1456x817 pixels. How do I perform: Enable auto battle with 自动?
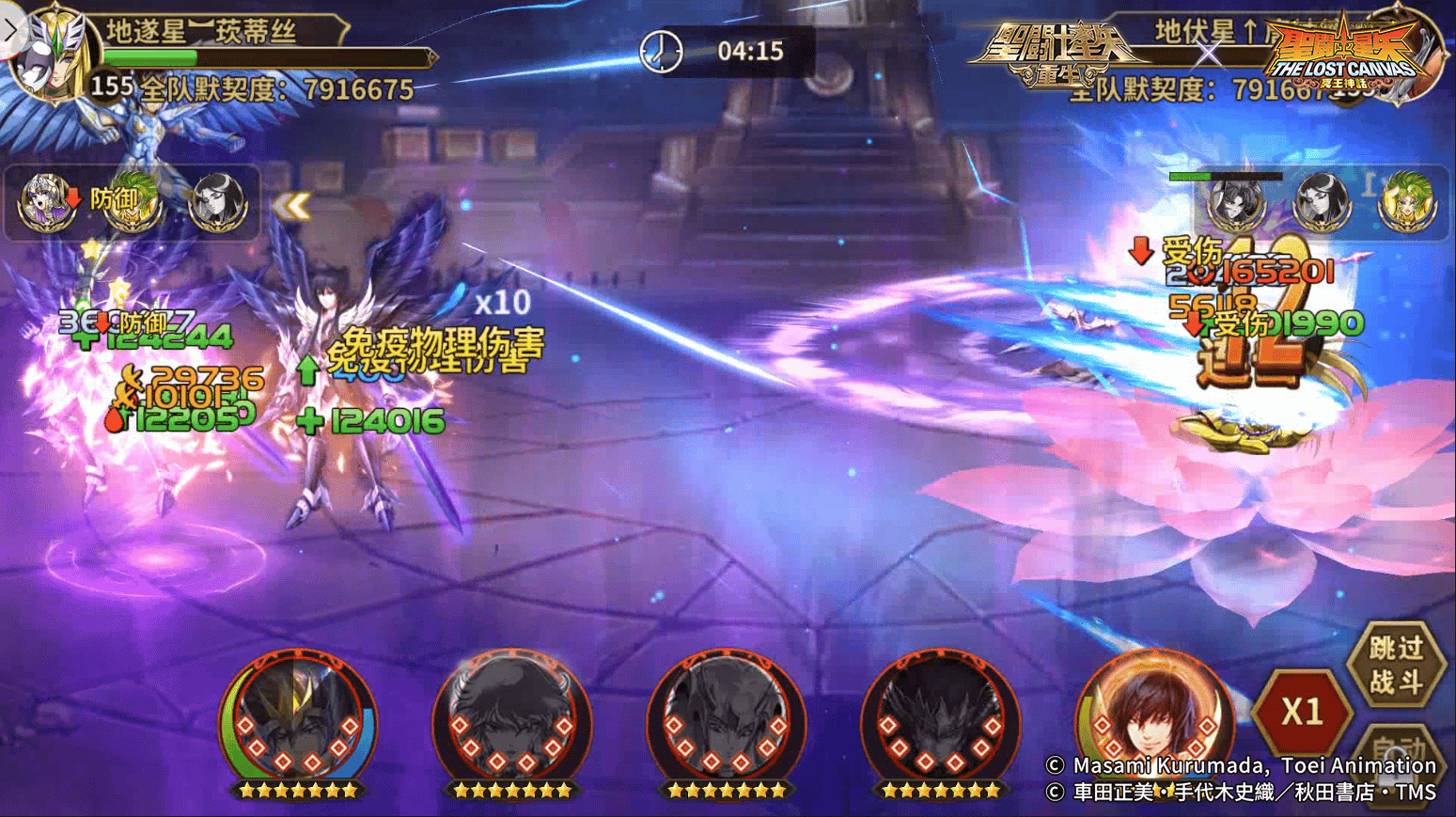coord(1401,752)
